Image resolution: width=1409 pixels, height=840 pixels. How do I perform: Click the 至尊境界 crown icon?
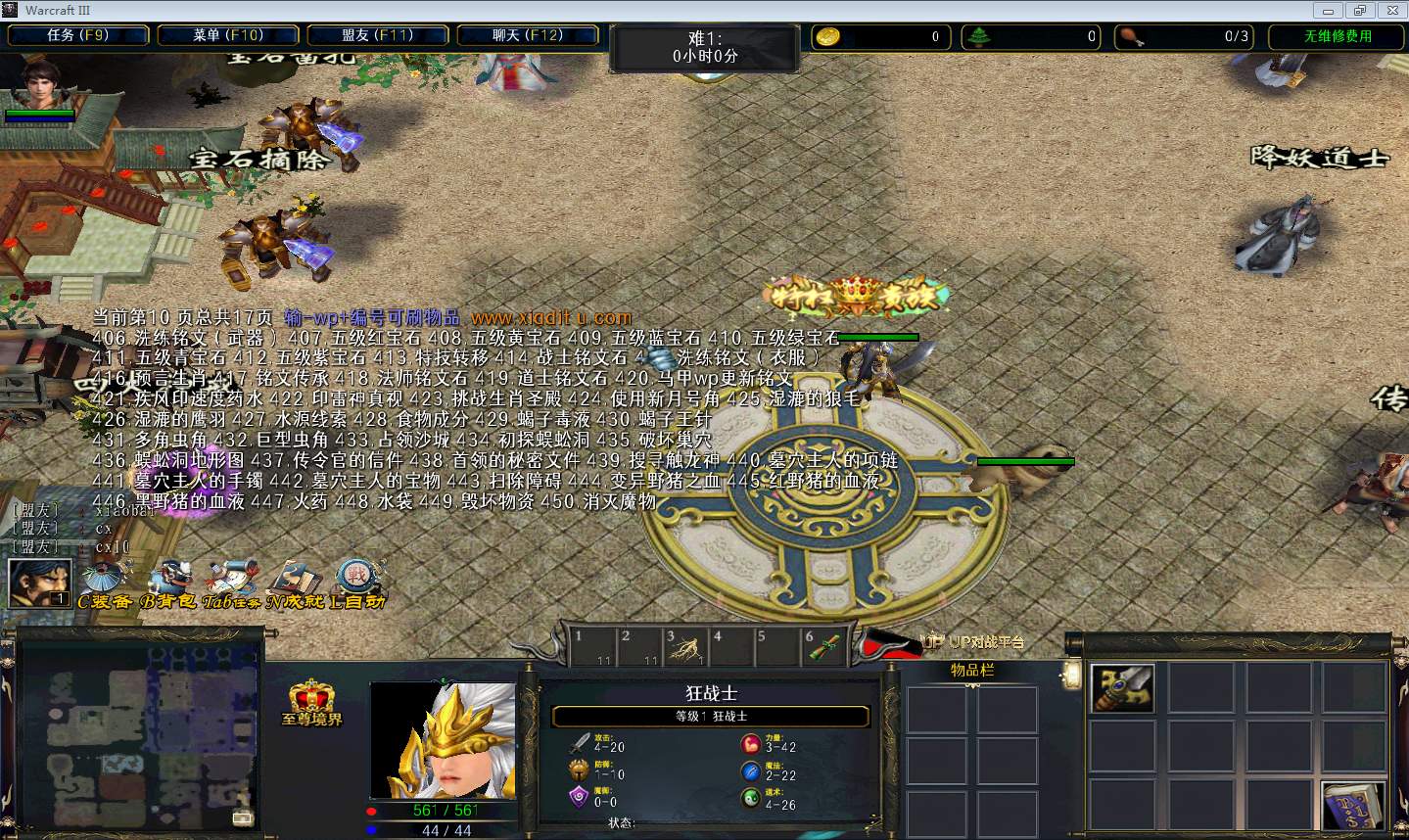[x=311, y=701]
